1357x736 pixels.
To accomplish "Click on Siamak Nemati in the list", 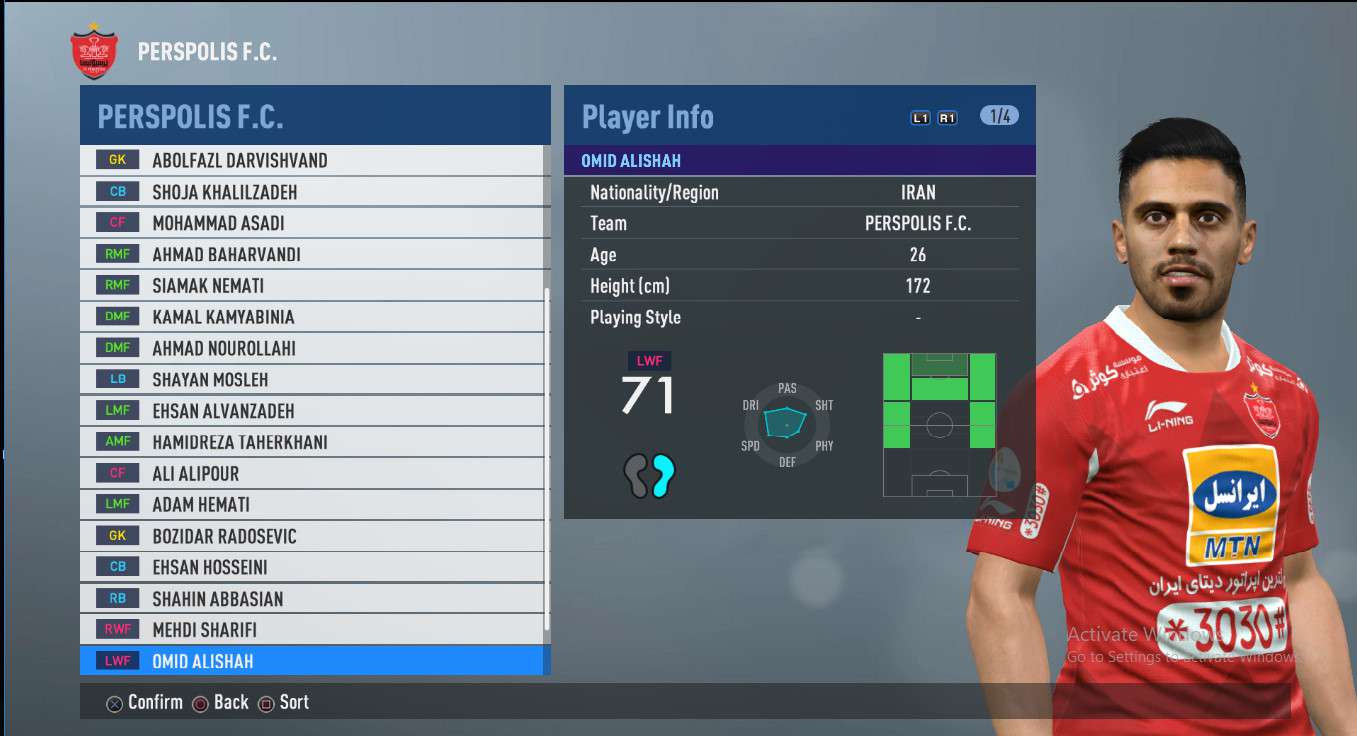I will (x=312, y=286).
